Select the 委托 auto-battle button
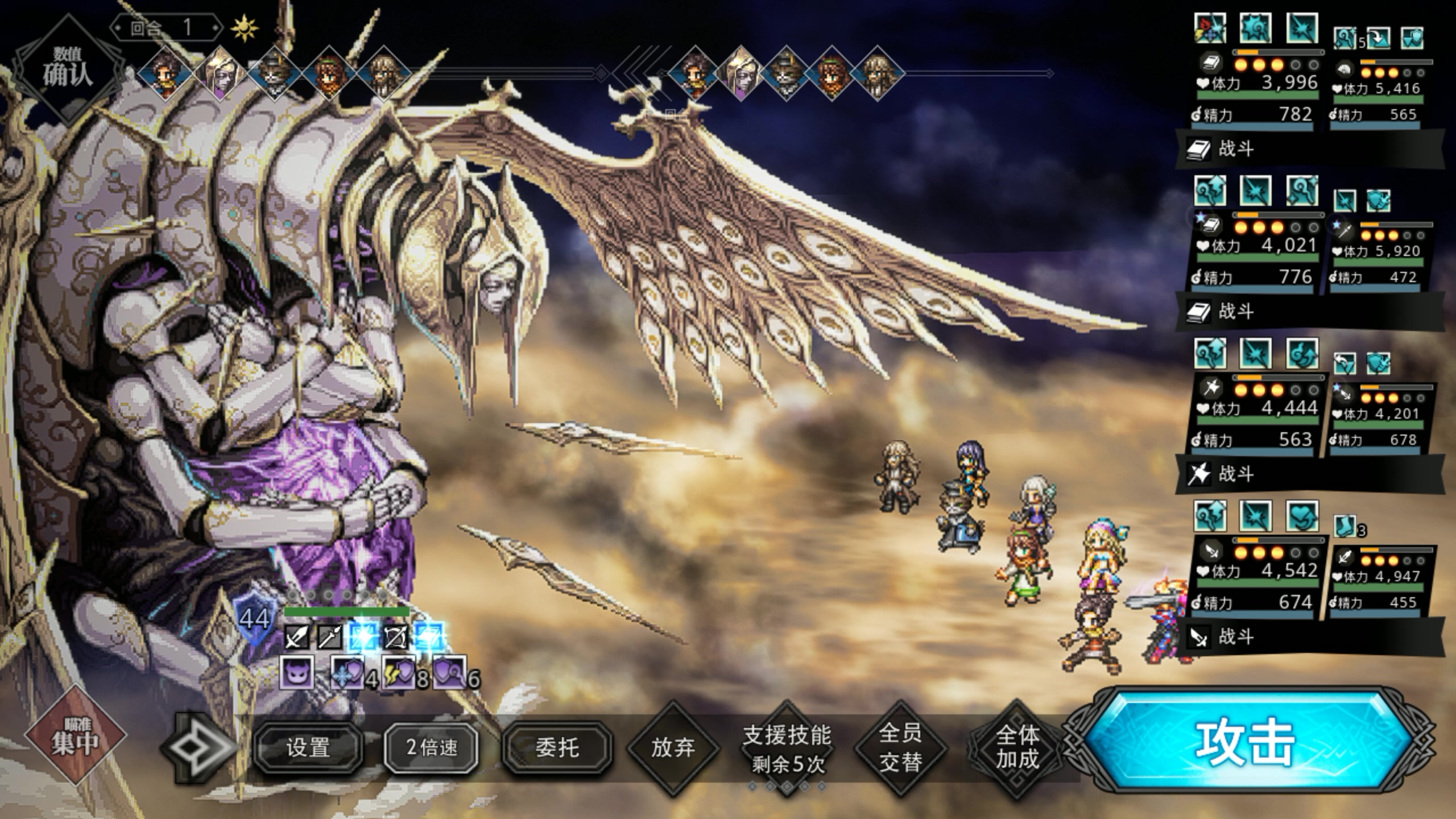The image size is (1456, 819). (x=557, y=747)
